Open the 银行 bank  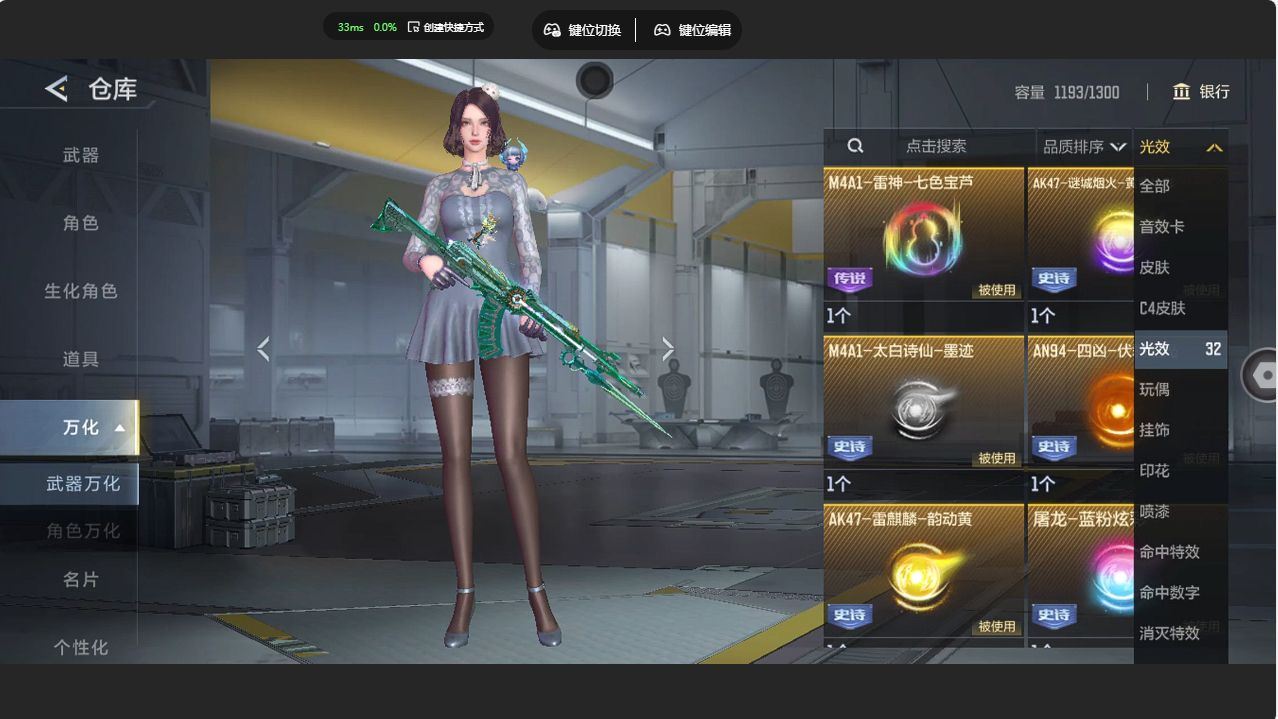coord(1201,92)
